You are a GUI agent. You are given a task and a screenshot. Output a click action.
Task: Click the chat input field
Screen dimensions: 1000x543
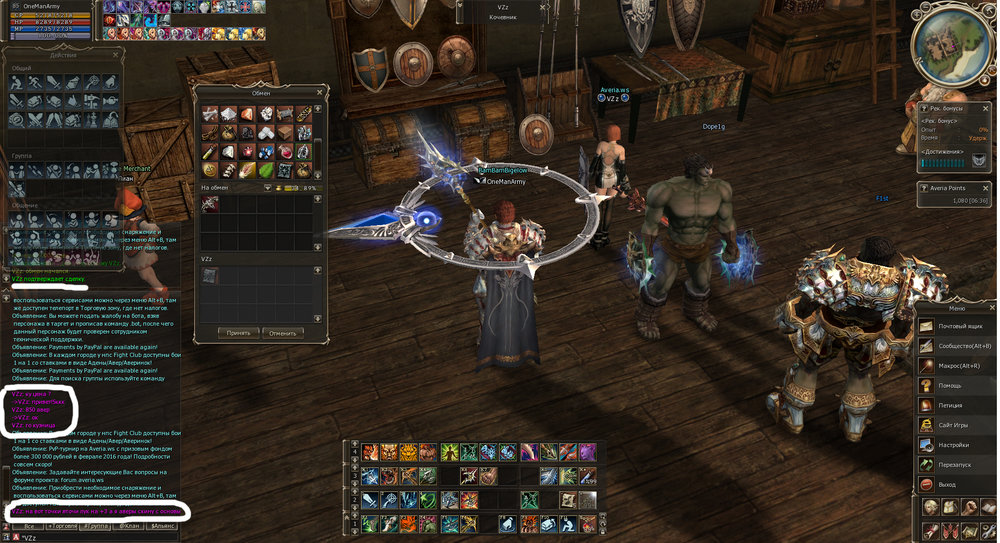[x=100, y=536]
